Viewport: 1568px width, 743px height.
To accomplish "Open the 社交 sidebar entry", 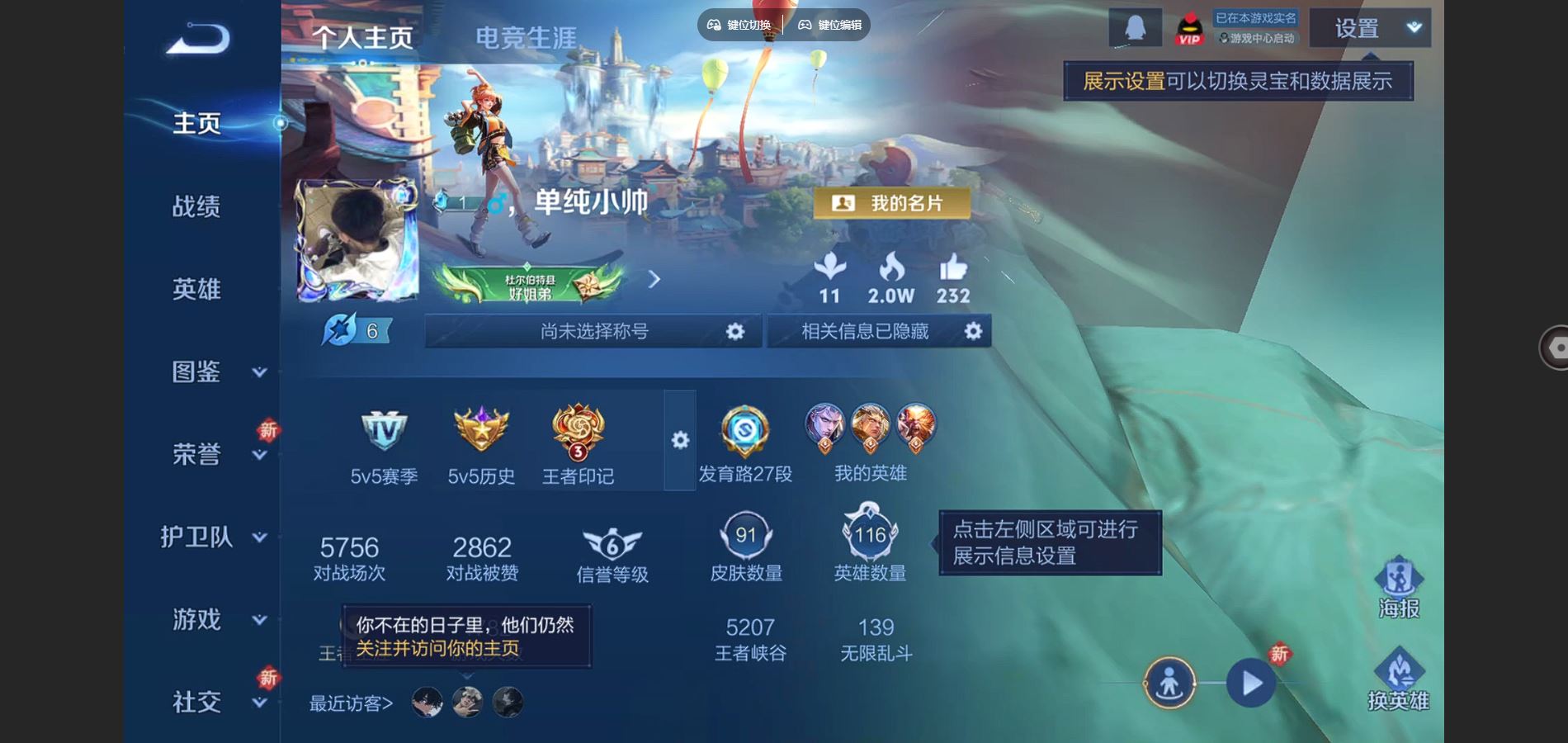I will [198, 702].
